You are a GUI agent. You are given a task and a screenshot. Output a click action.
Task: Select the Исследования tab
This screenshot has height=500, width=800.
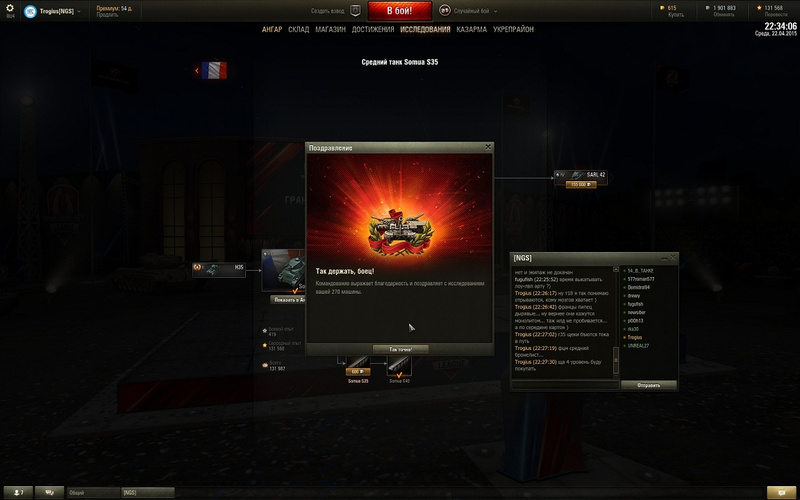pyautogui.click(x=425, y=30)
